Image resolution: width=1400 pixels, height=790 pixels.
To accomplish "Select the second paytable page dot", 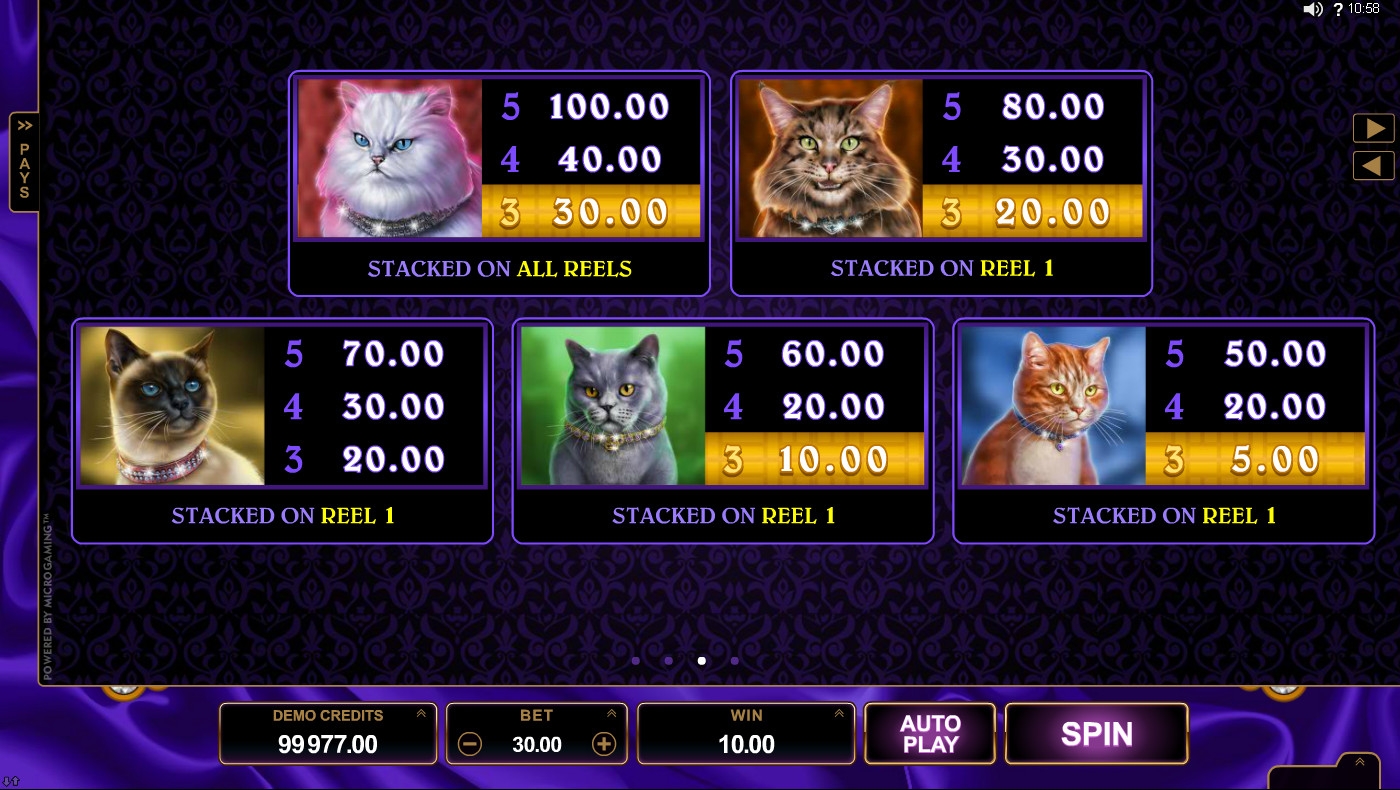I will (x=668, y=661).
